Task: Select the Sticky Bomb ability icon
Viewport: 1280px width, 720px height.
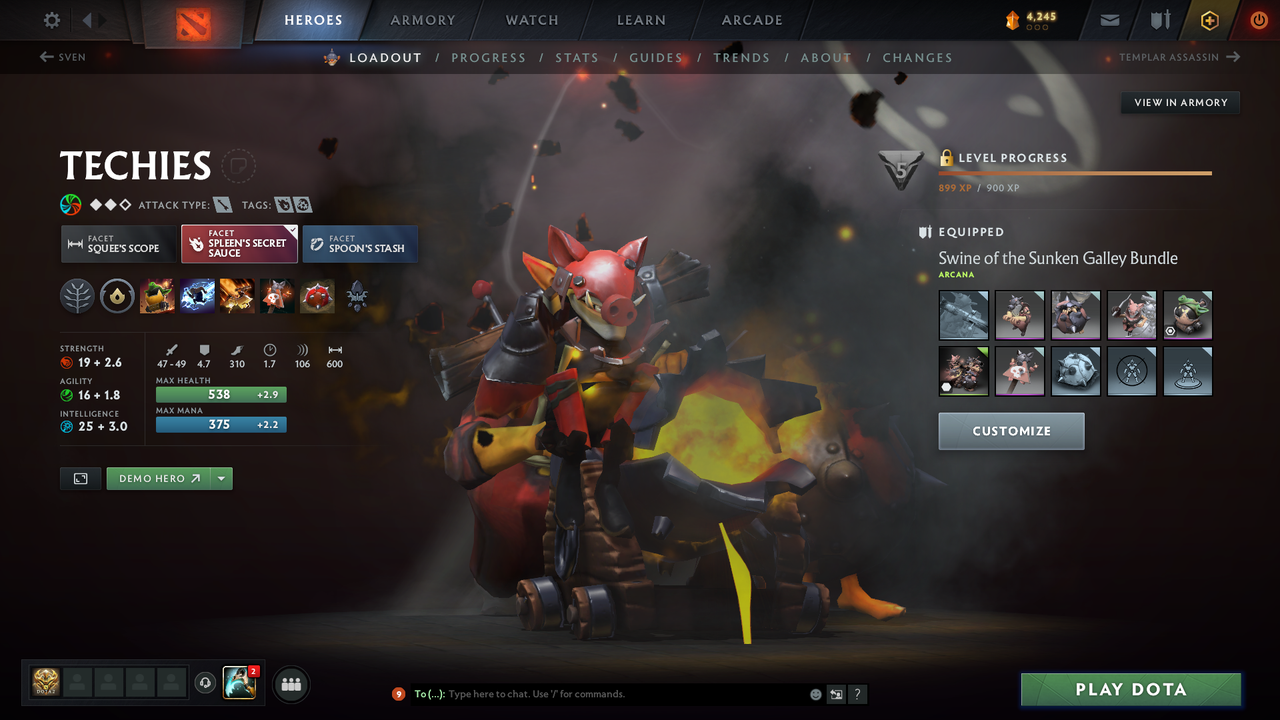Action: pyautogui.click(x=157, y=296)
